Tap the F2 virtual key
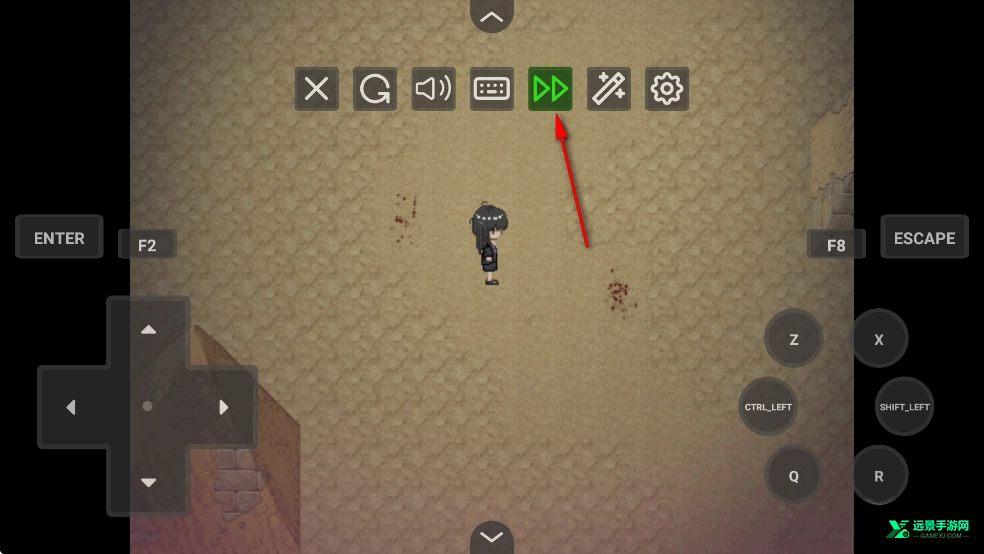This screenshot has height=554, width=984. 147,245
